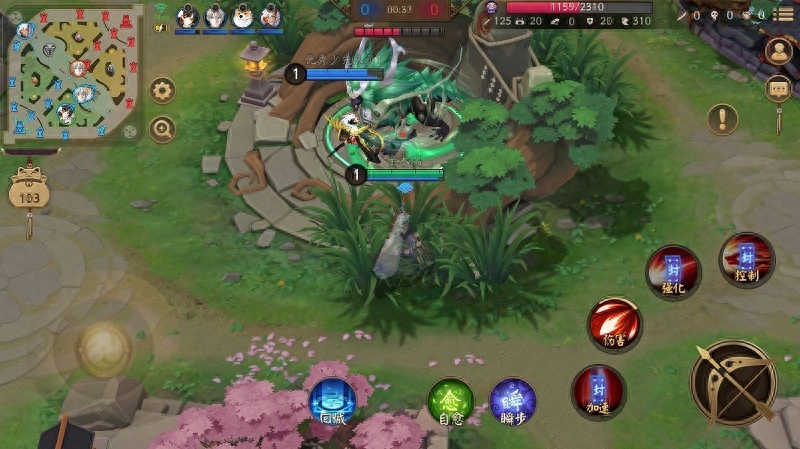Tap the locked 加速 skill
Screen dimensions: 800x449
[598, 391]
